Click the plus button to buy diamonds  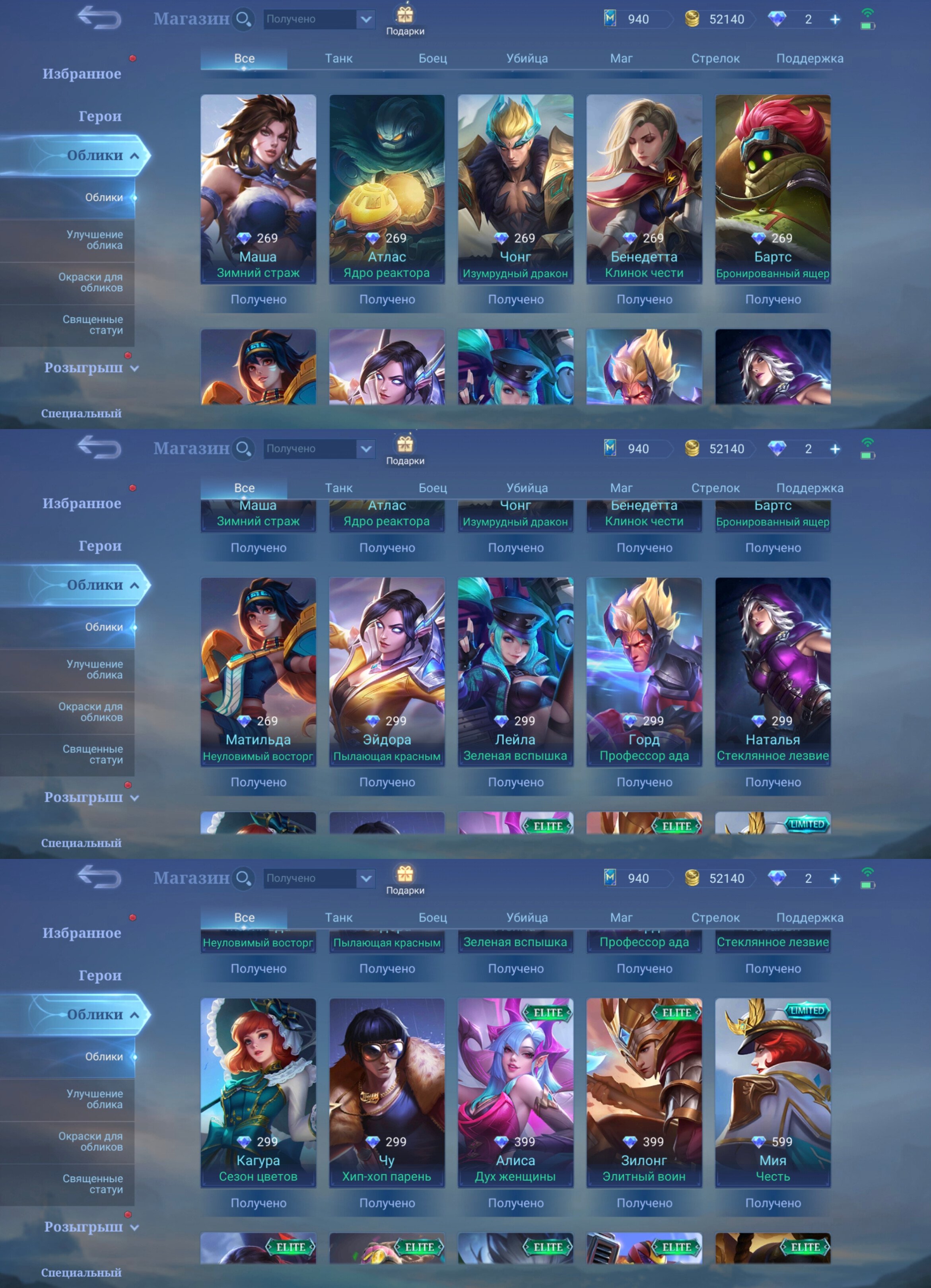(835, 19)
